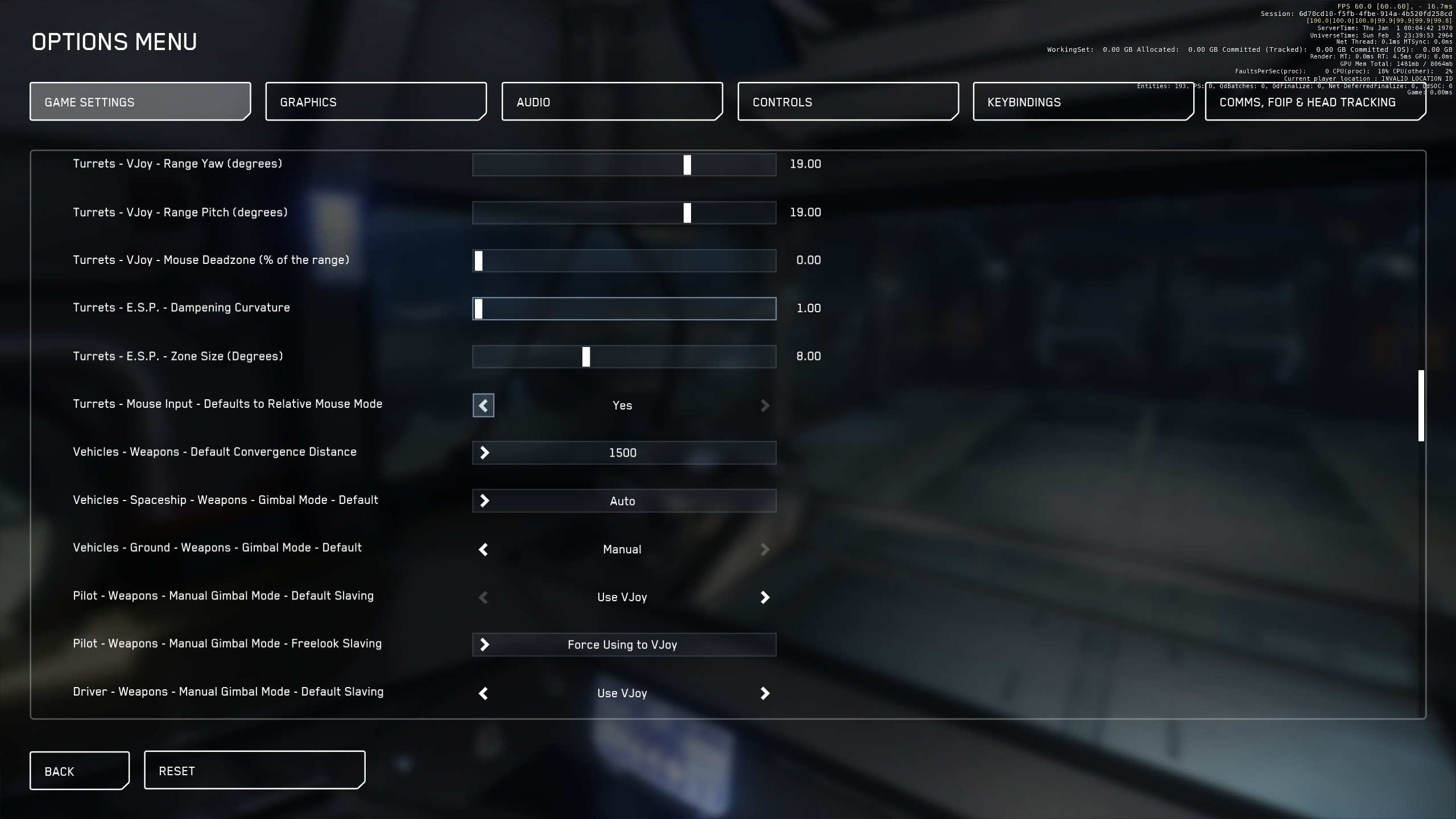The width and height of the screenshot is (1456, 819).
Task: Set the VJoy Mouse Deadzone slider
Action: tap(479, 261)
